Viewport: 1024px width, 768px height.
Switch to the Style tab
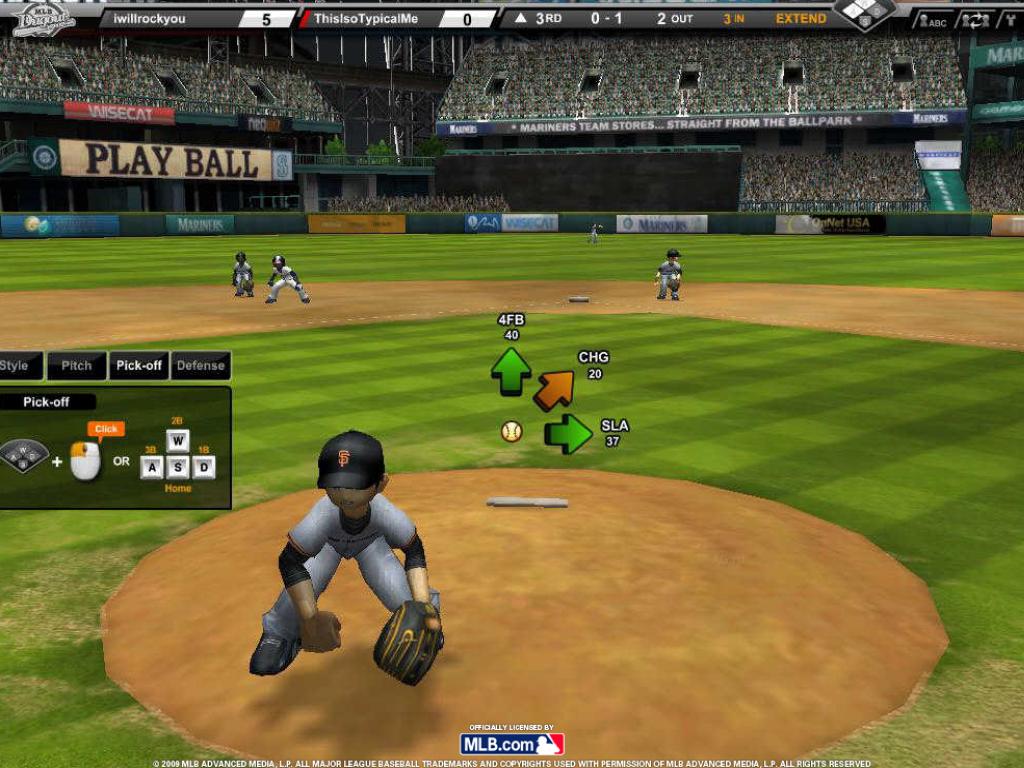pyautogui.click(x=16, y=366)
